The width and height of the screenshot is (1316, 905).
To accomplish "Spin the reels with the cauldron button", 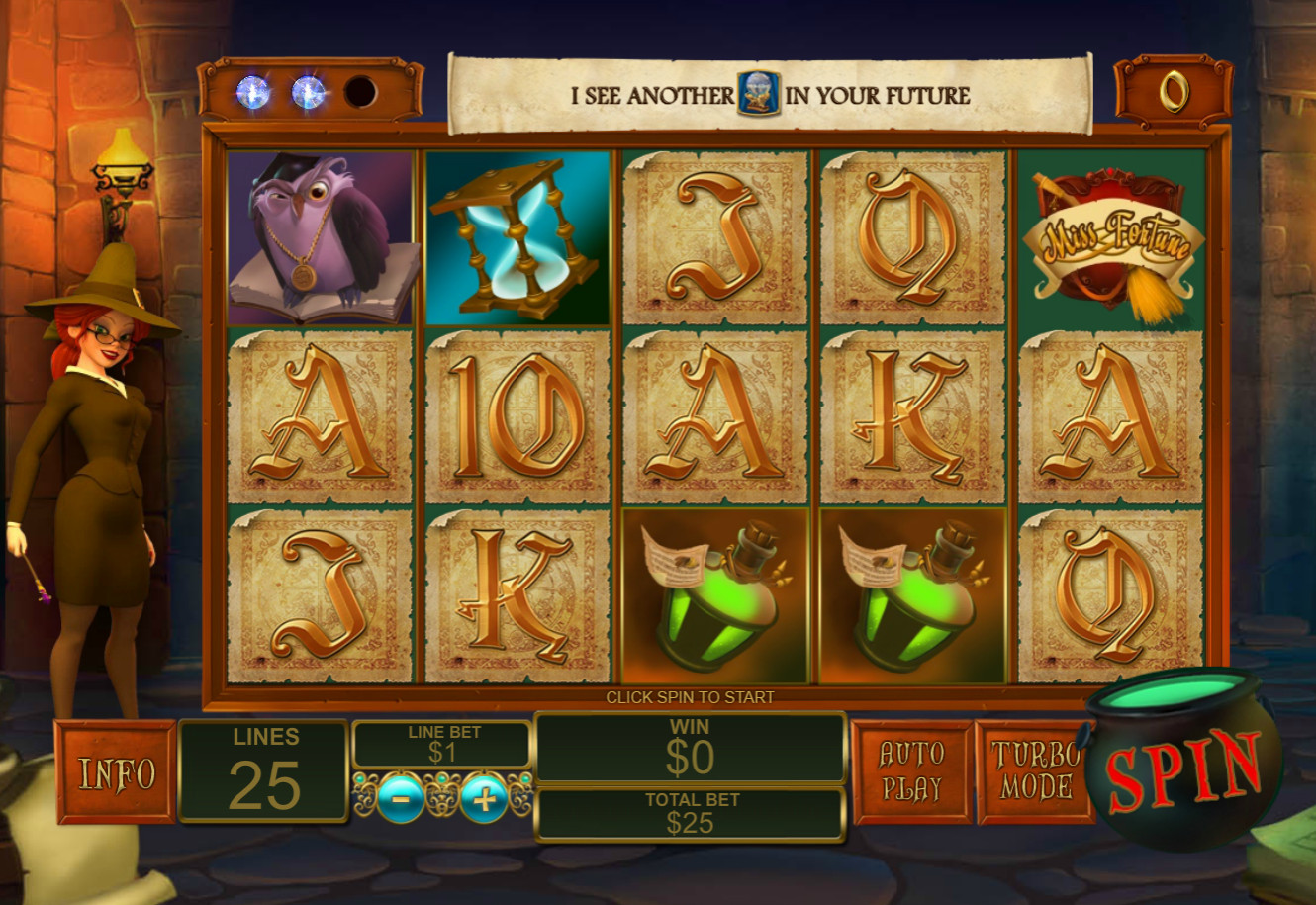I will (1183, 769).
